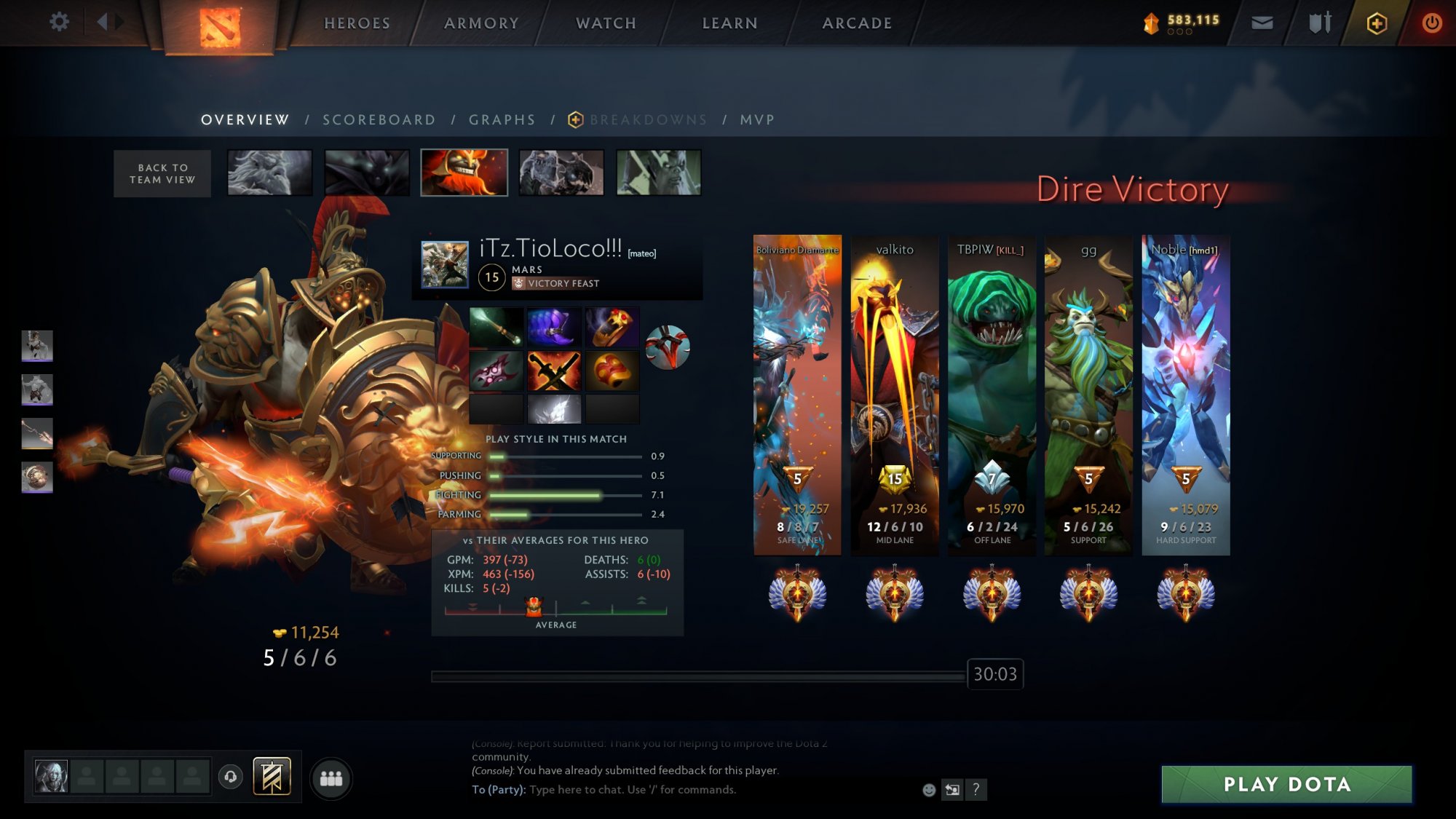Select valkito's mid lane player card
1456x819 pixels.
click(895, 395)
